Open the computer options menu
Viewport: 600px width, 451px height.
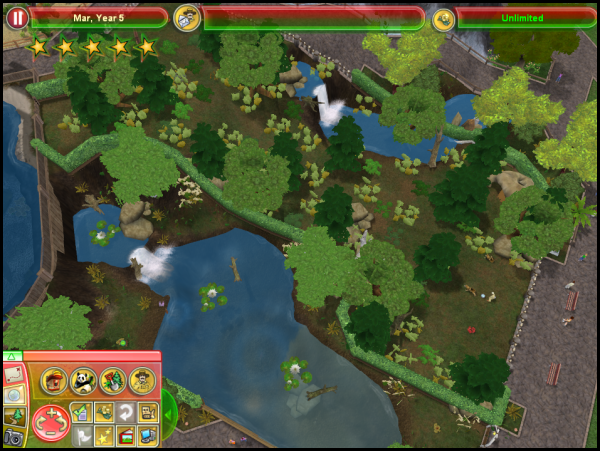148,434
